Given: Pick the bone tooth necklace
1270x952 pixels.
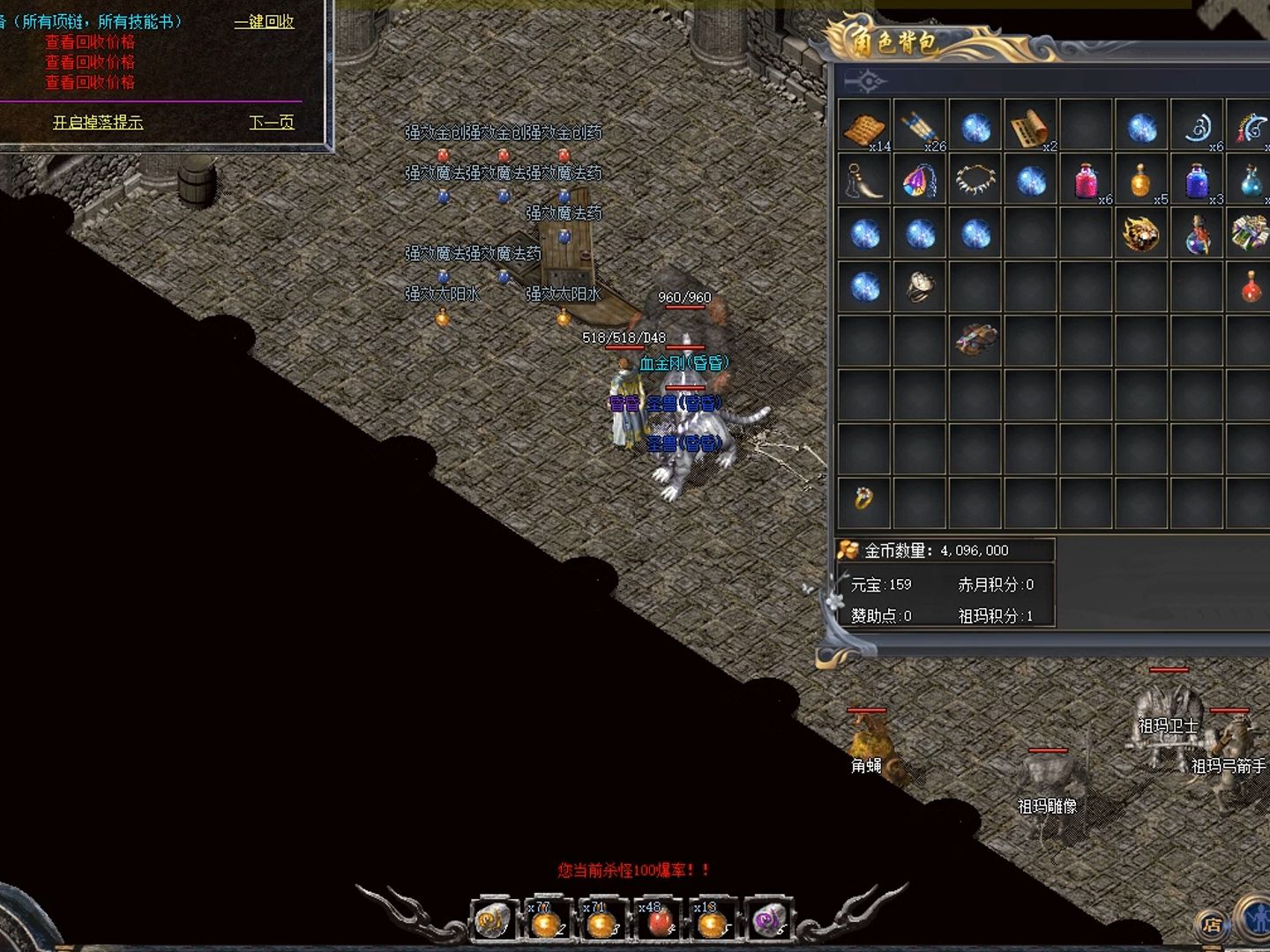Looking at the screenshot, I should click(x=975, y=180).
